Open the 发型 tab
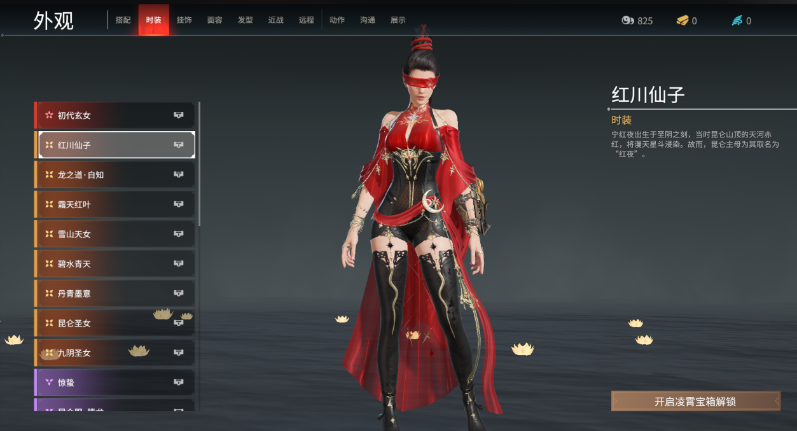This screenshot has width=797, height=431. click(x=245, y=20)
